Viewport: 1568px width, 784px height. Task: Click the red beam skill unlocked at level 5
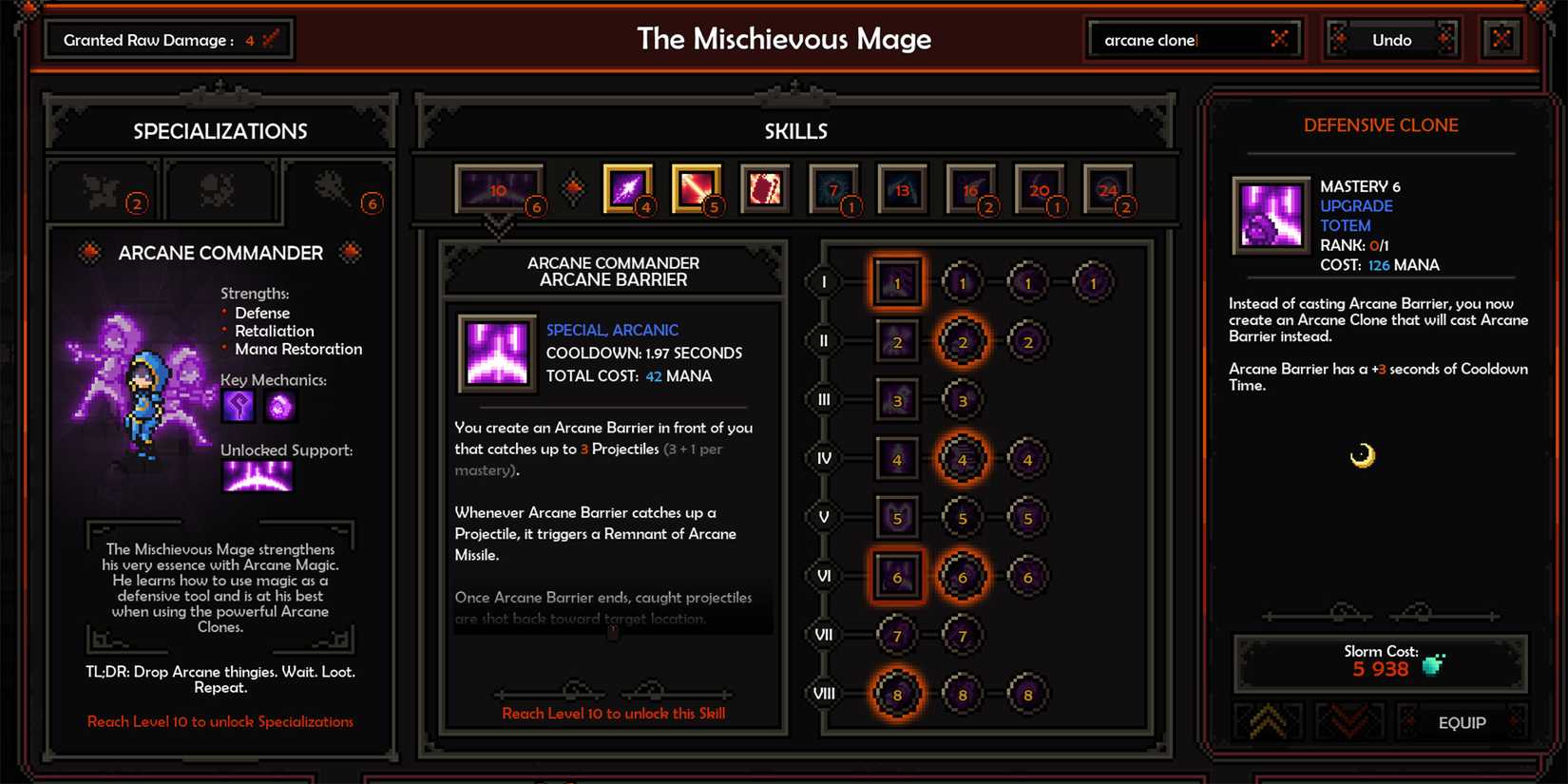click(x=697, y=188)
